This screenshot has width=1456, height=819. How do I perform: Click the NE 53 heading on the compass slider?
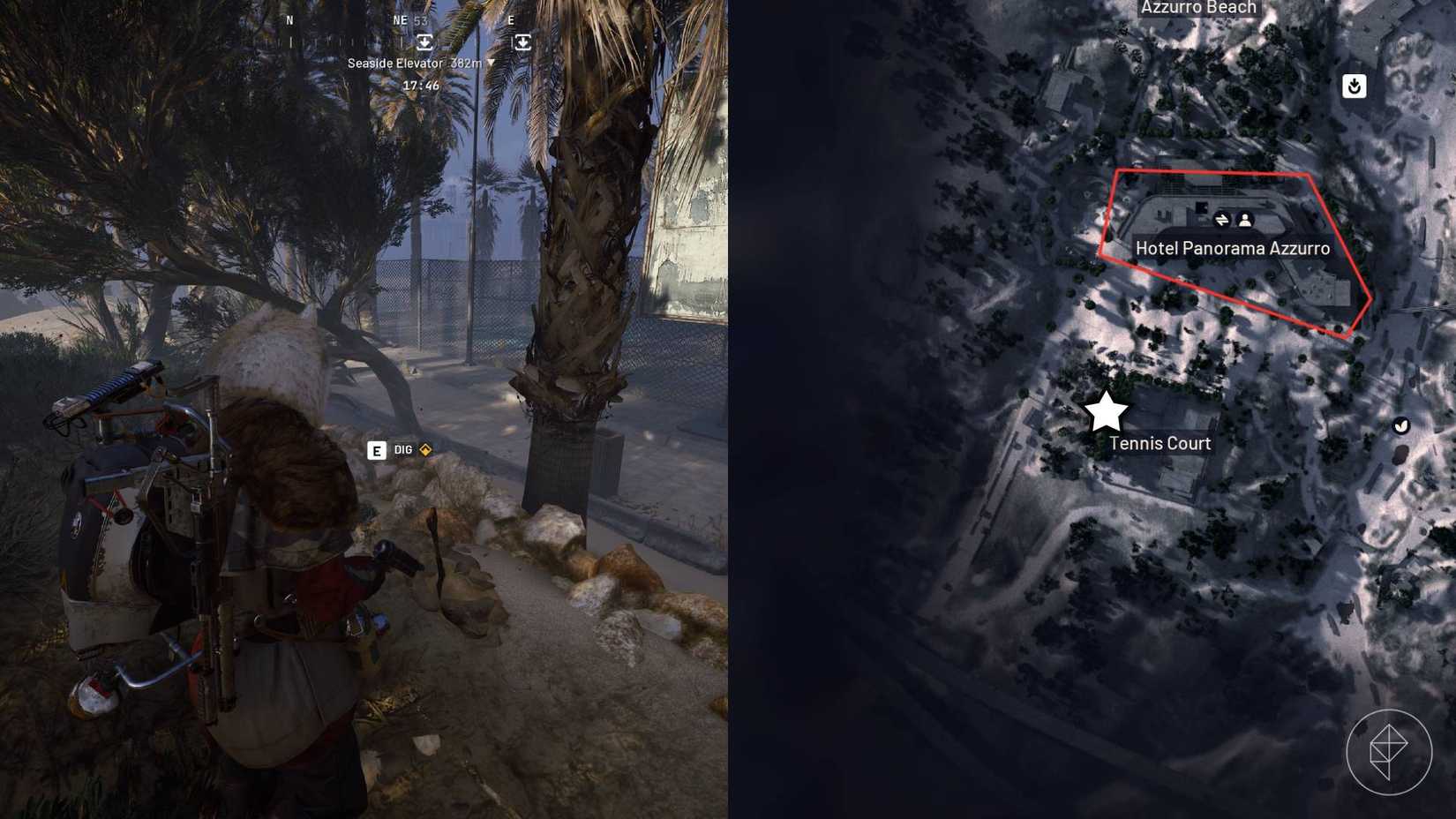tap(410, 19)
